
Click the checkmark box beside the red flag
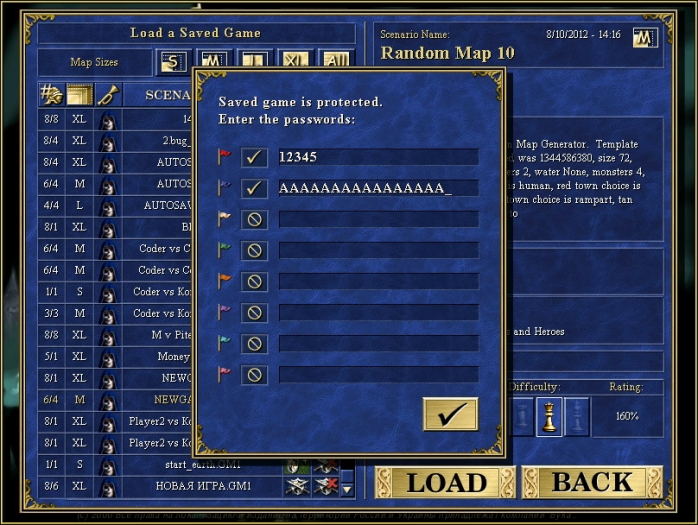point(254,157)
